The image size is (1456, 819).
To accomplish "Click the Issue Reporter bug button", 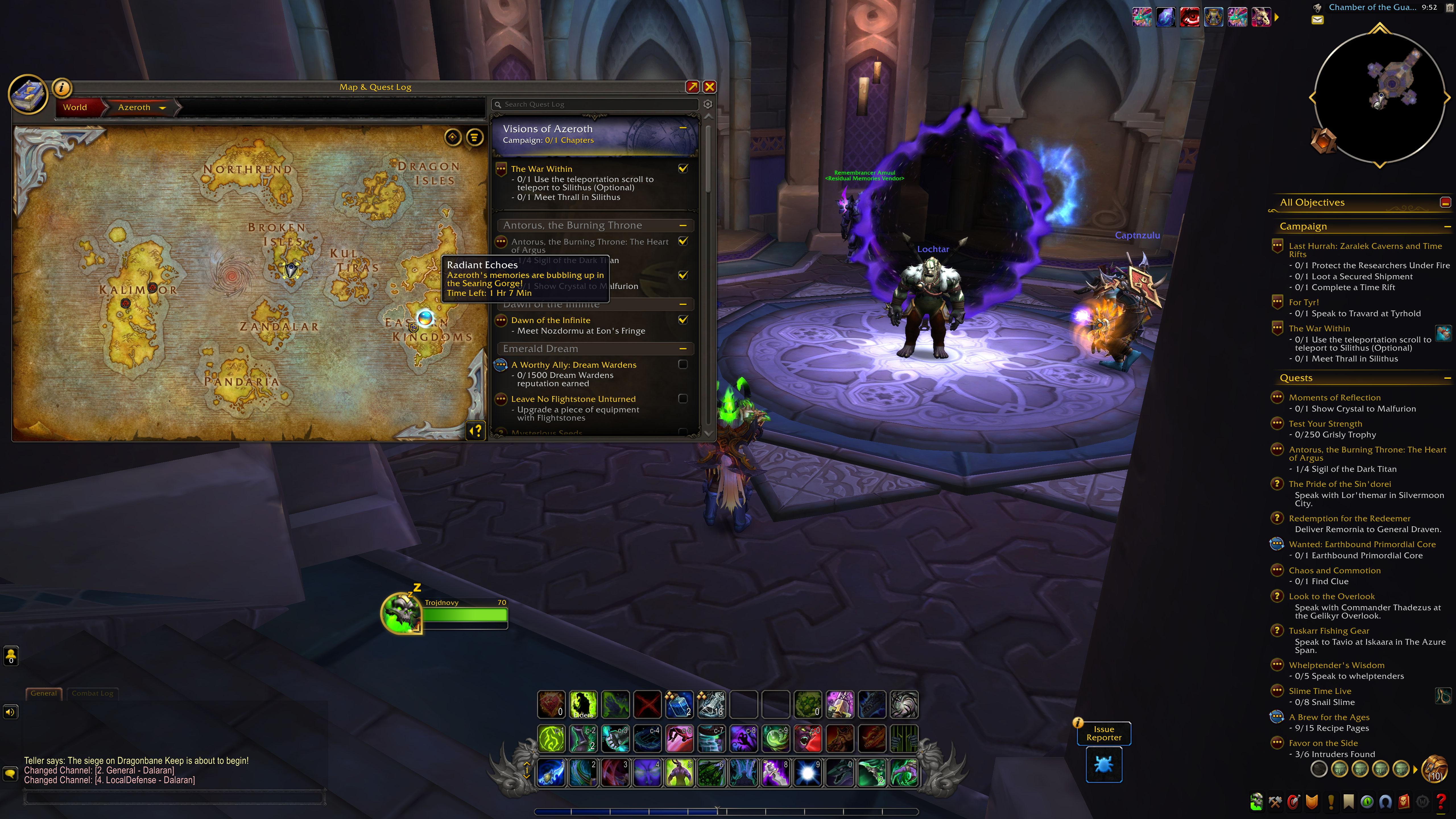I will (1103, 765).
